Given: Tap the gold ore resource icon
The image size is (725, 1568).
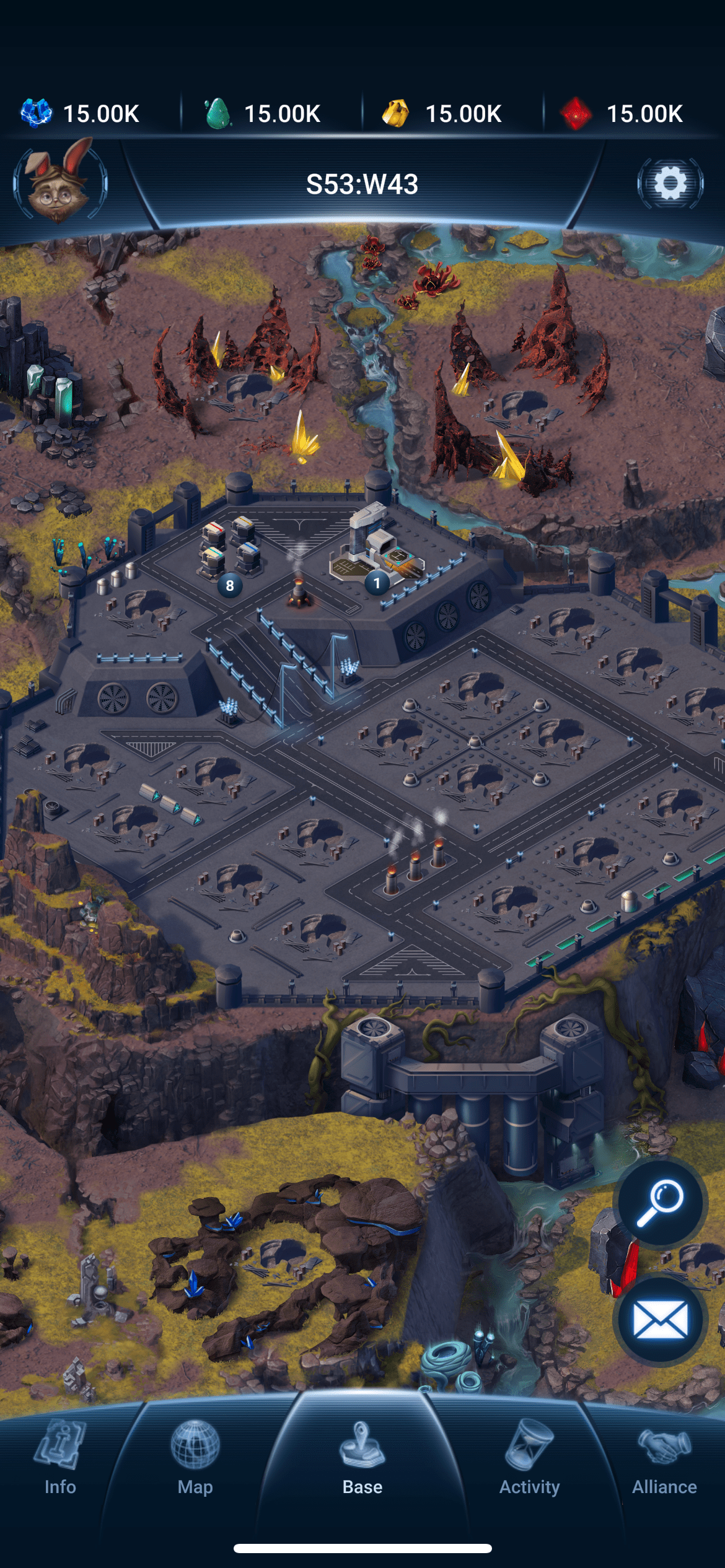Looking at the screenshot, I should click(x=396, y=113).
